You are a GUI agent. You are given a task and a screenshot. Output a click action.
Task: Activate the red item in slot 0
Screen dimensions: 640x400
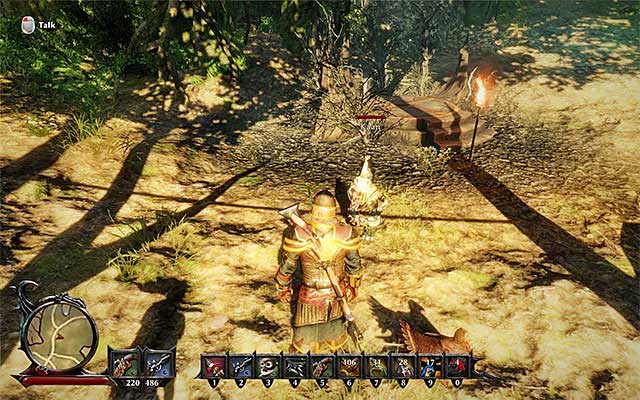tap(458, 368)
